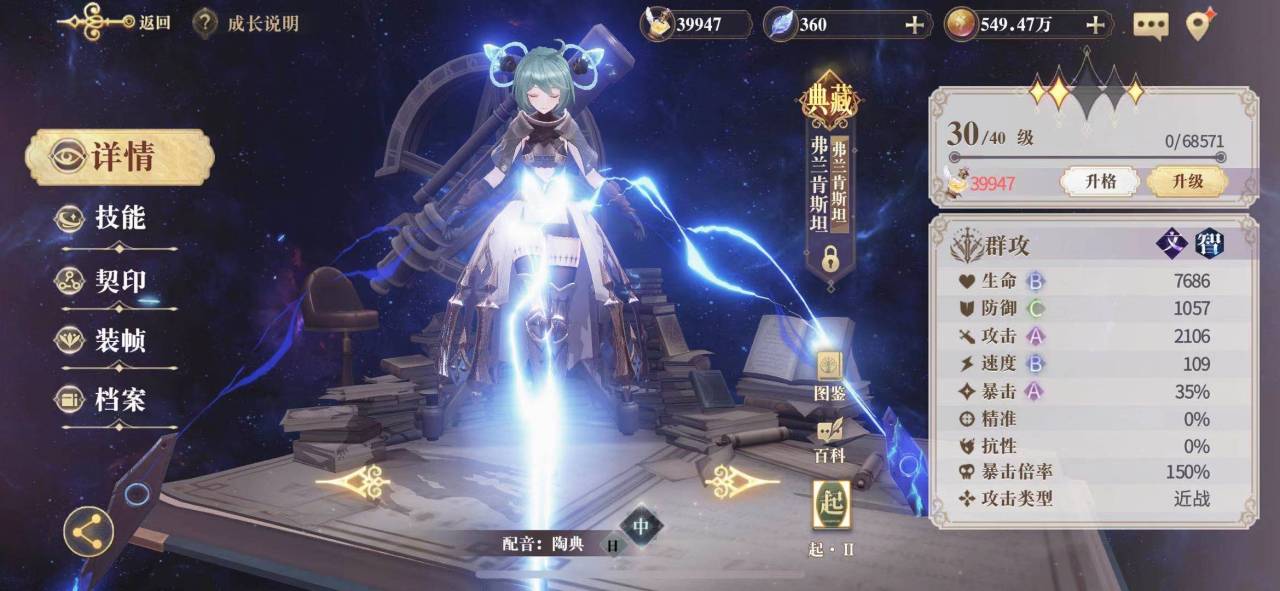The width and height of the screenshot is (1280, 591).
Task: Share the character with the share button
Action: tap(88, 530)
